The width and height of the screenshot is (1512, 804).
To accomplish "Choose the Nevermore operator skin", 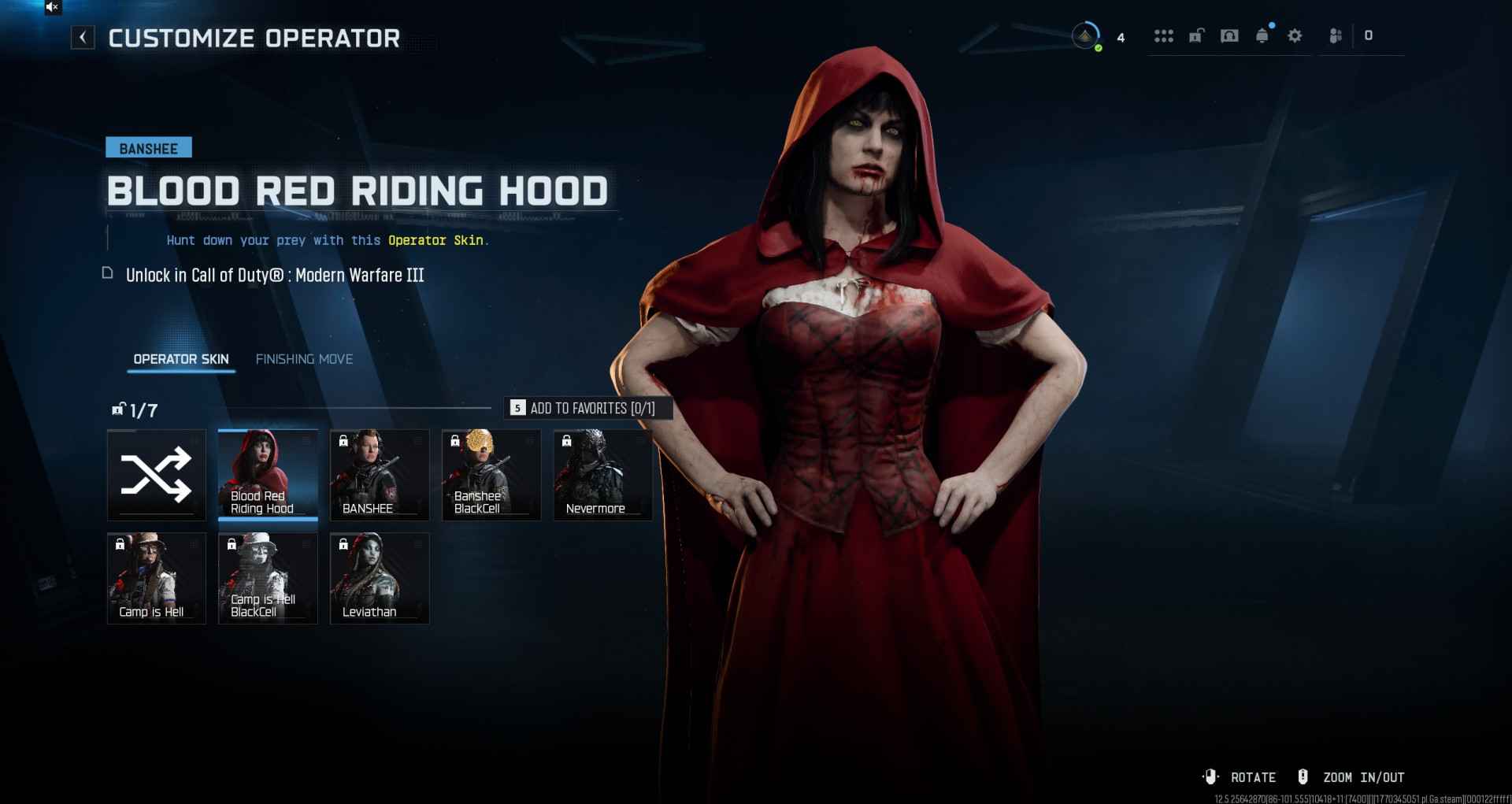I will point(603,475).
